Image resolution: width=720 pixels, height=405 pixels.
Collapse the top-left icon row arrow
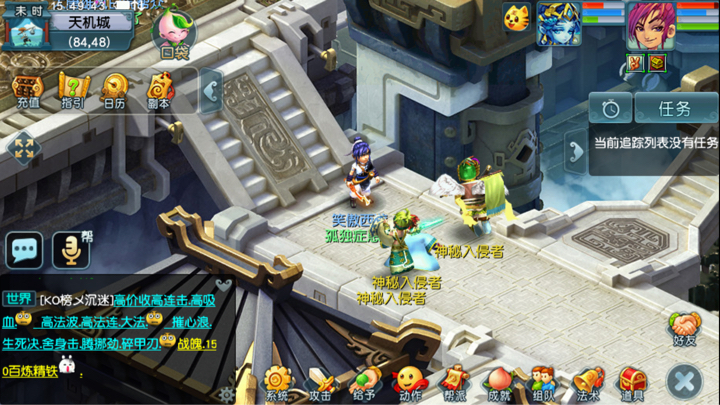211,92
